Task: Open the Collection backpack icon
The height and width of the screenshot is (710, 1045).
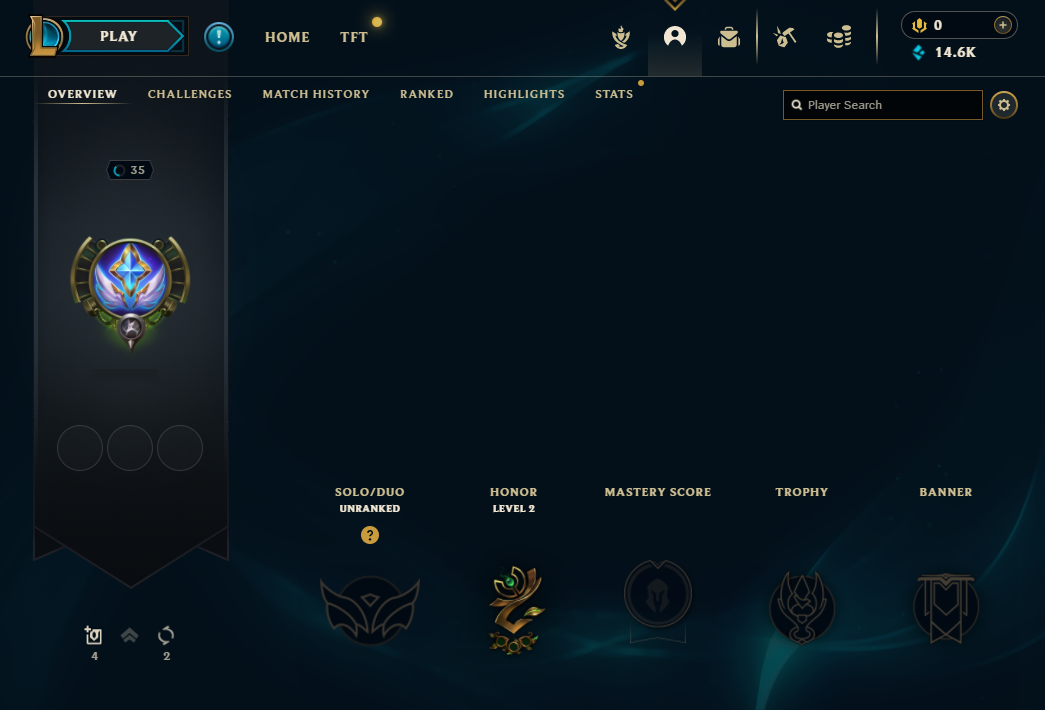Action: tap(729, 37)
